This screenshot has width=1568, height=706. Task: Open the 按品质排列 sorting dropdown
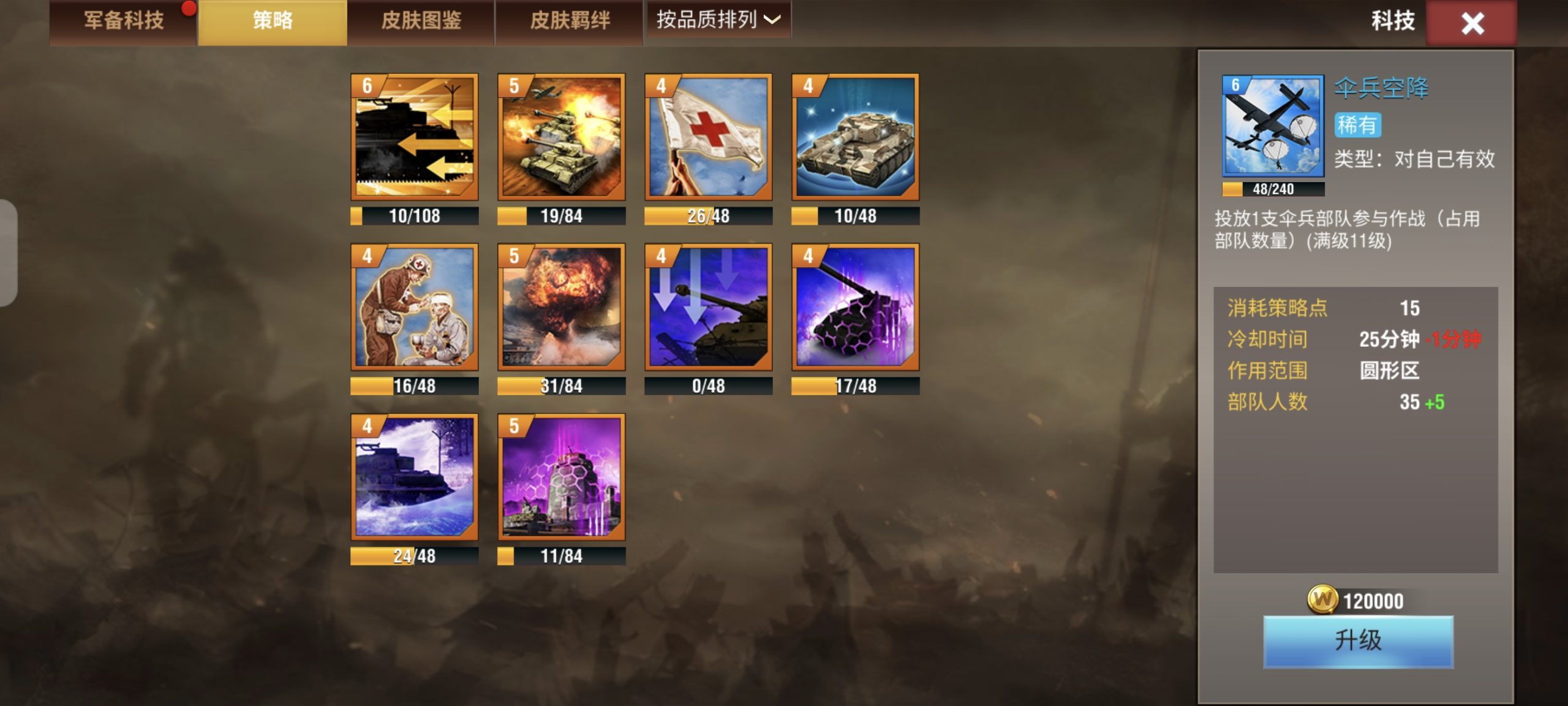tap(718, 20)
